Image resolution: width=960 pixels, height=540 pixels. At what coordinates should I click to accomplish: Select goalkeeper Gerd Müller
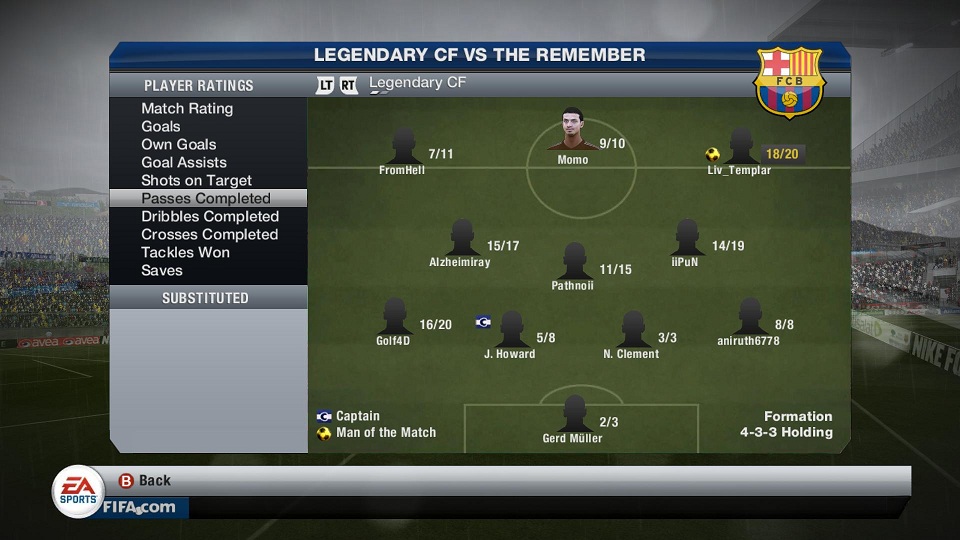(x=573, y=416)
